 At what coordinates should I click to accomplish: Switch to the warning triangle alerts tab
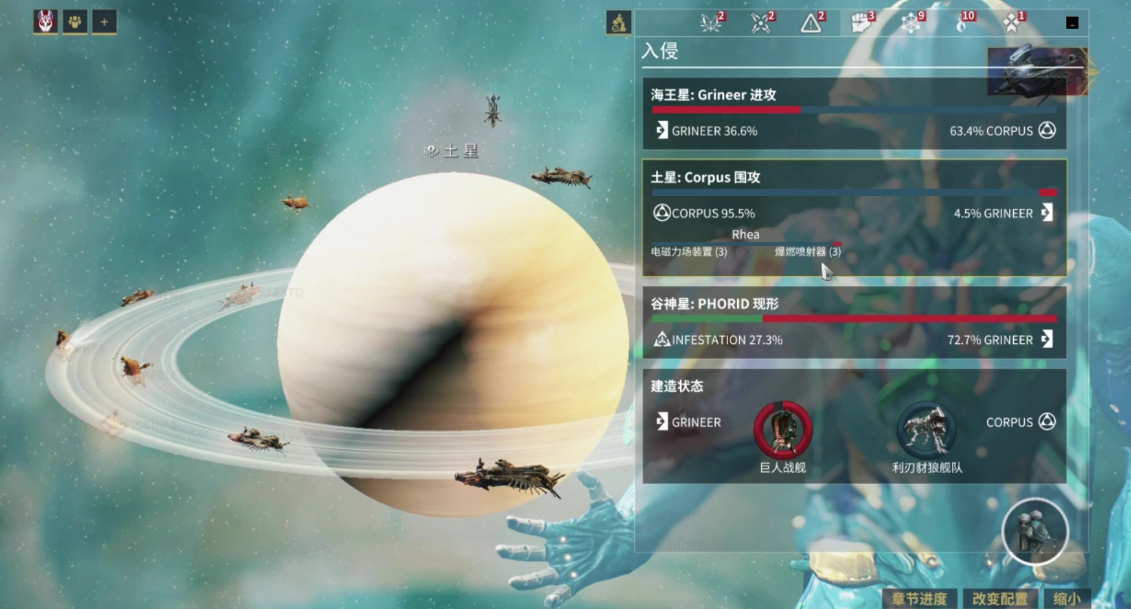[811, 23]
